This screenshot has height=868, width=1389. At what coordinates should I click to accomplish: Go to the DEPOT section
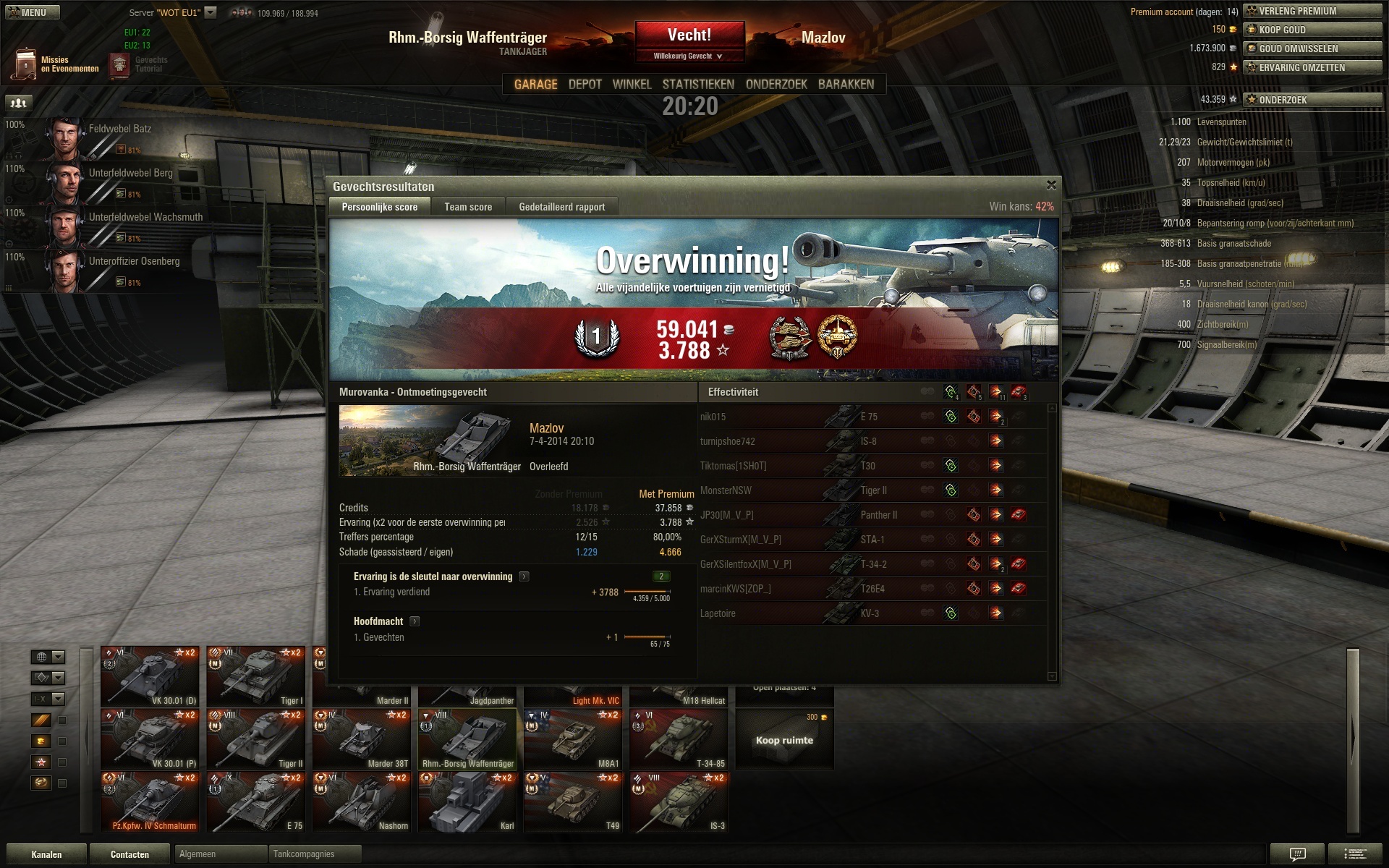point(585,85)
